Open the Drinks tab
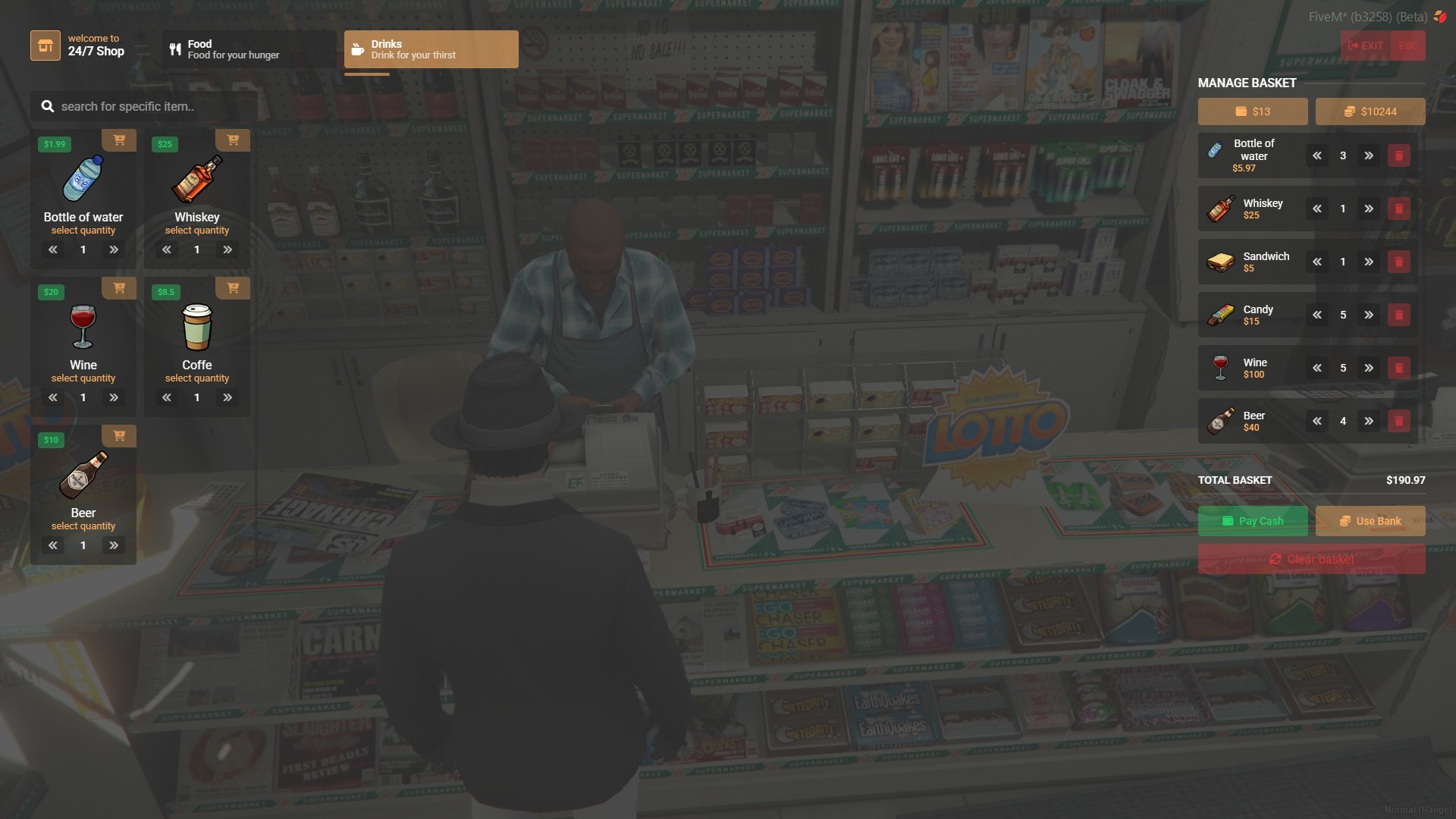The height and width of the screenshot is (819, 1456). click(431, 49)
